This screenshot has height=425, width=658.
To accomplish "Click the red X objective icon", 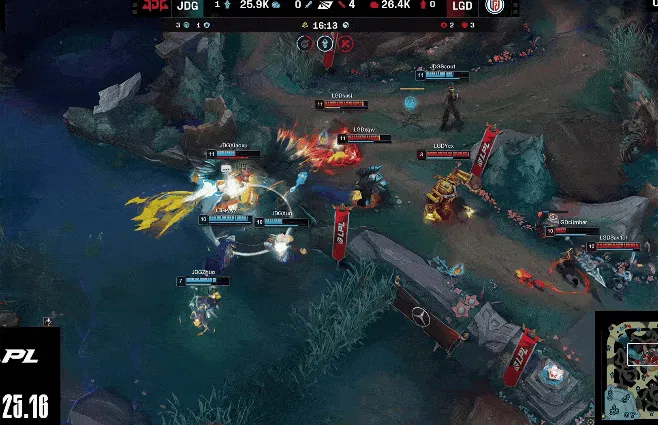I will (345, 43).
